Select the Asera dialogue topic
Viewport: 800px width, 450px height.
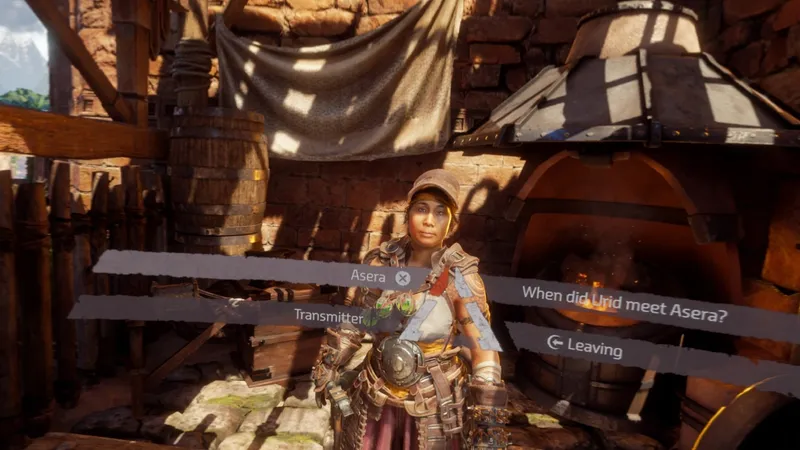tap(369, 276)
